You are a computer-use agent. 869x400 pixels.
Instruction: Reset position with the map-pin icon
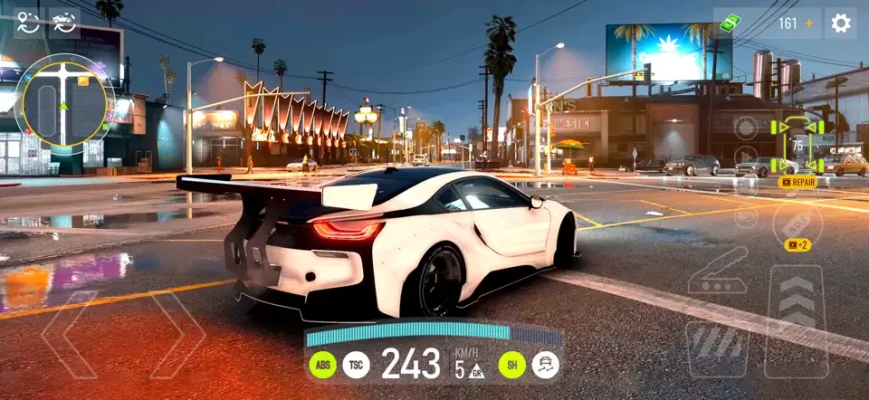27,21
